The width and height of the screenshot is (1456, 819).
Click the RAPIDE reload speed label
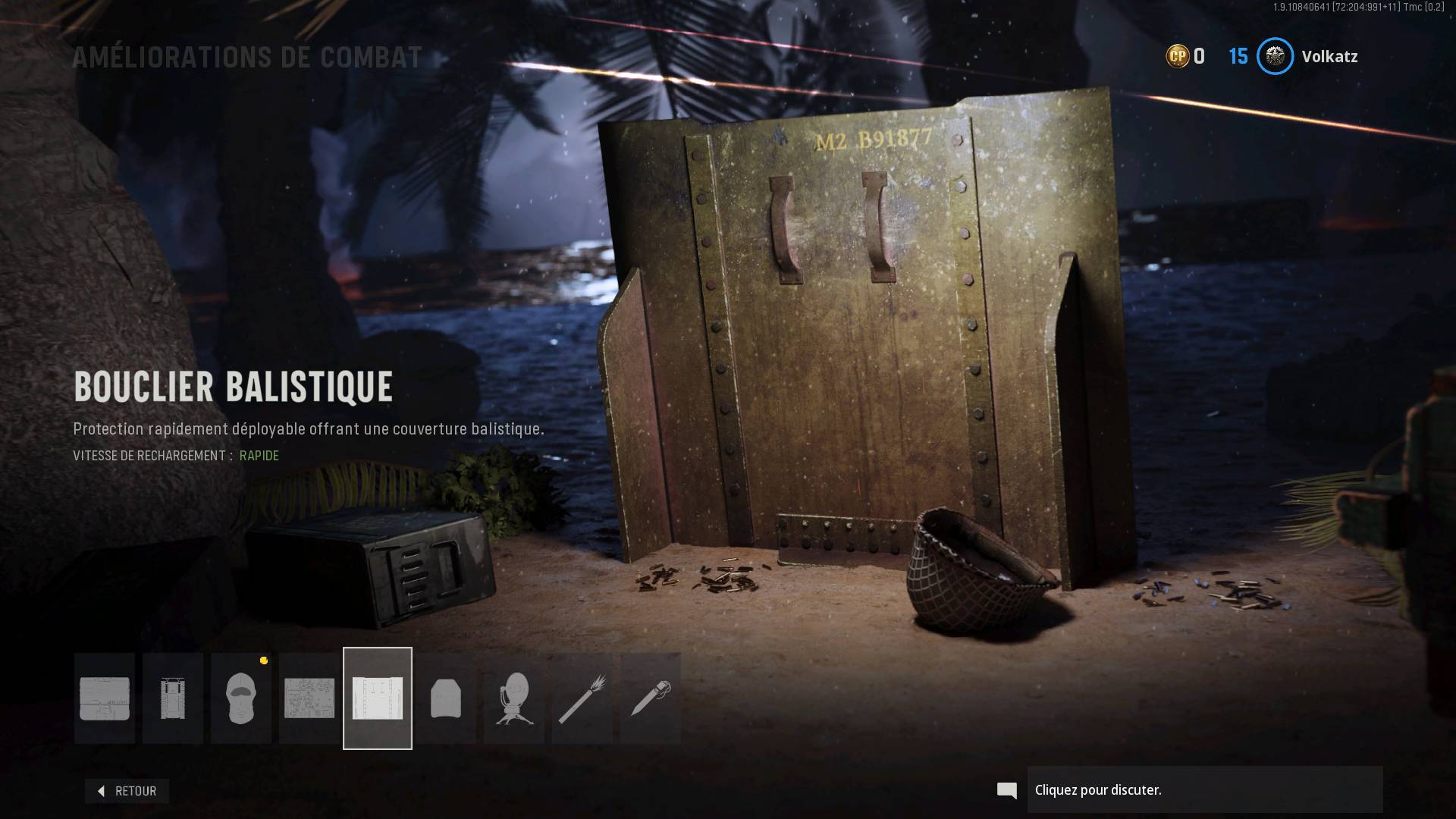[259, 456]
